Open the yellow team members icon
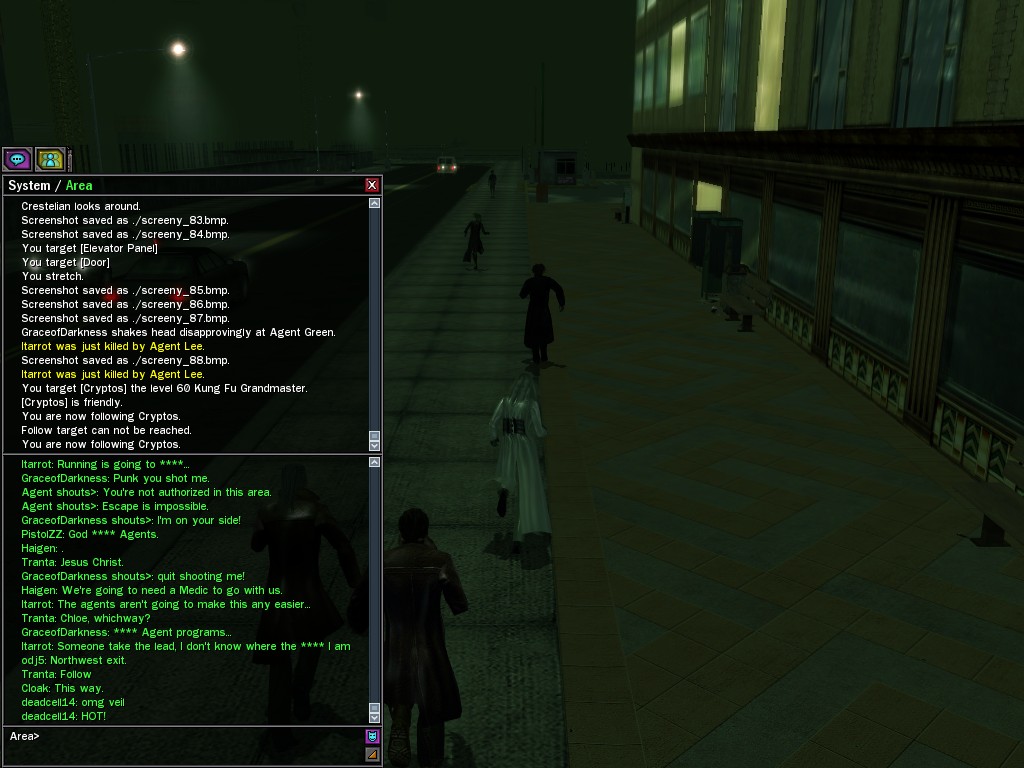The width and height of the screenshot is (1024, 768). (x=50, y=159)
